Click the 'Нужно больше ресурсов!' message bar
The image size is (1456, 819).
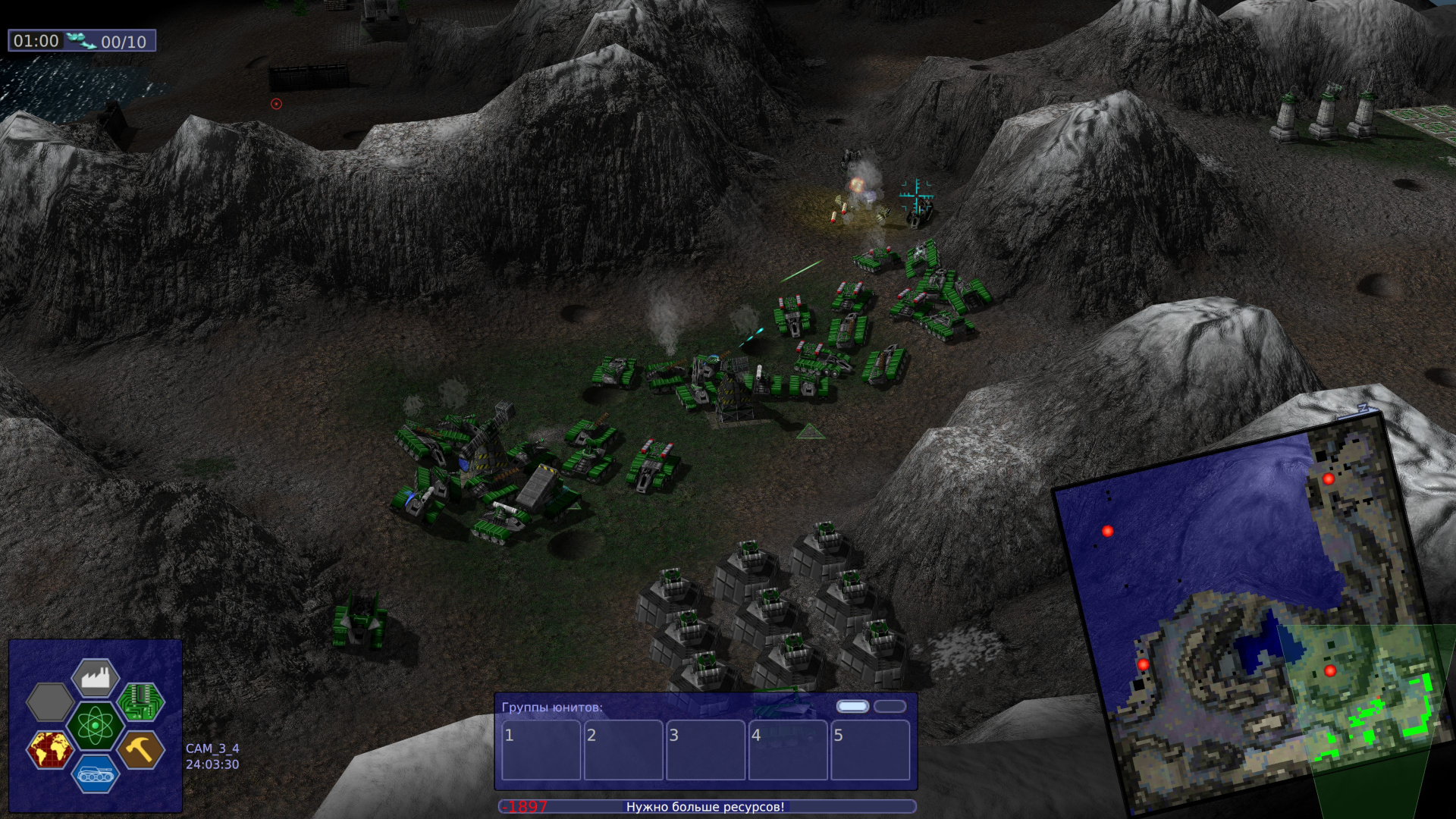(x=705, y=808)
